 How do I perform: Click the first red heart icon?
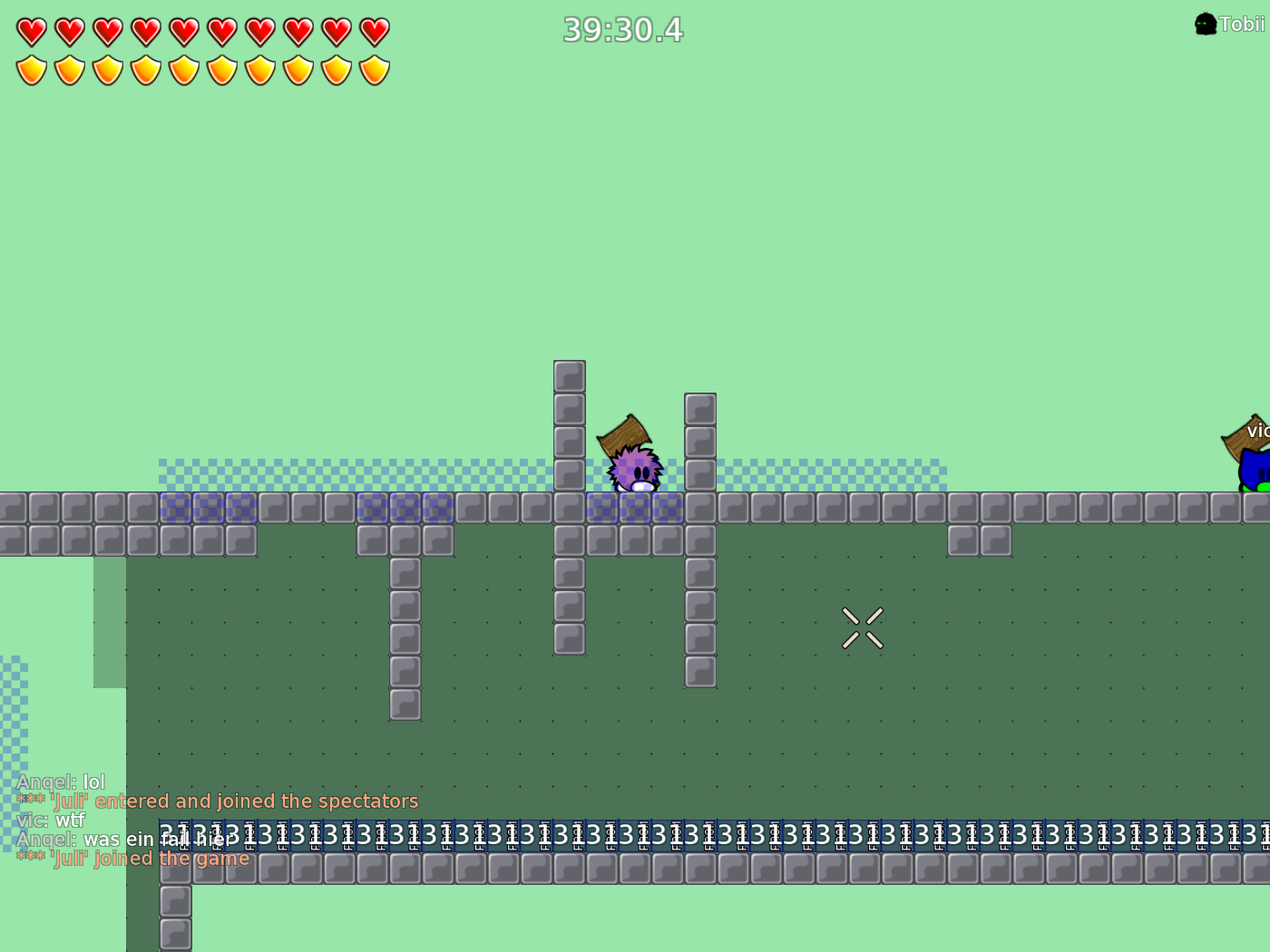coord(30,30)
